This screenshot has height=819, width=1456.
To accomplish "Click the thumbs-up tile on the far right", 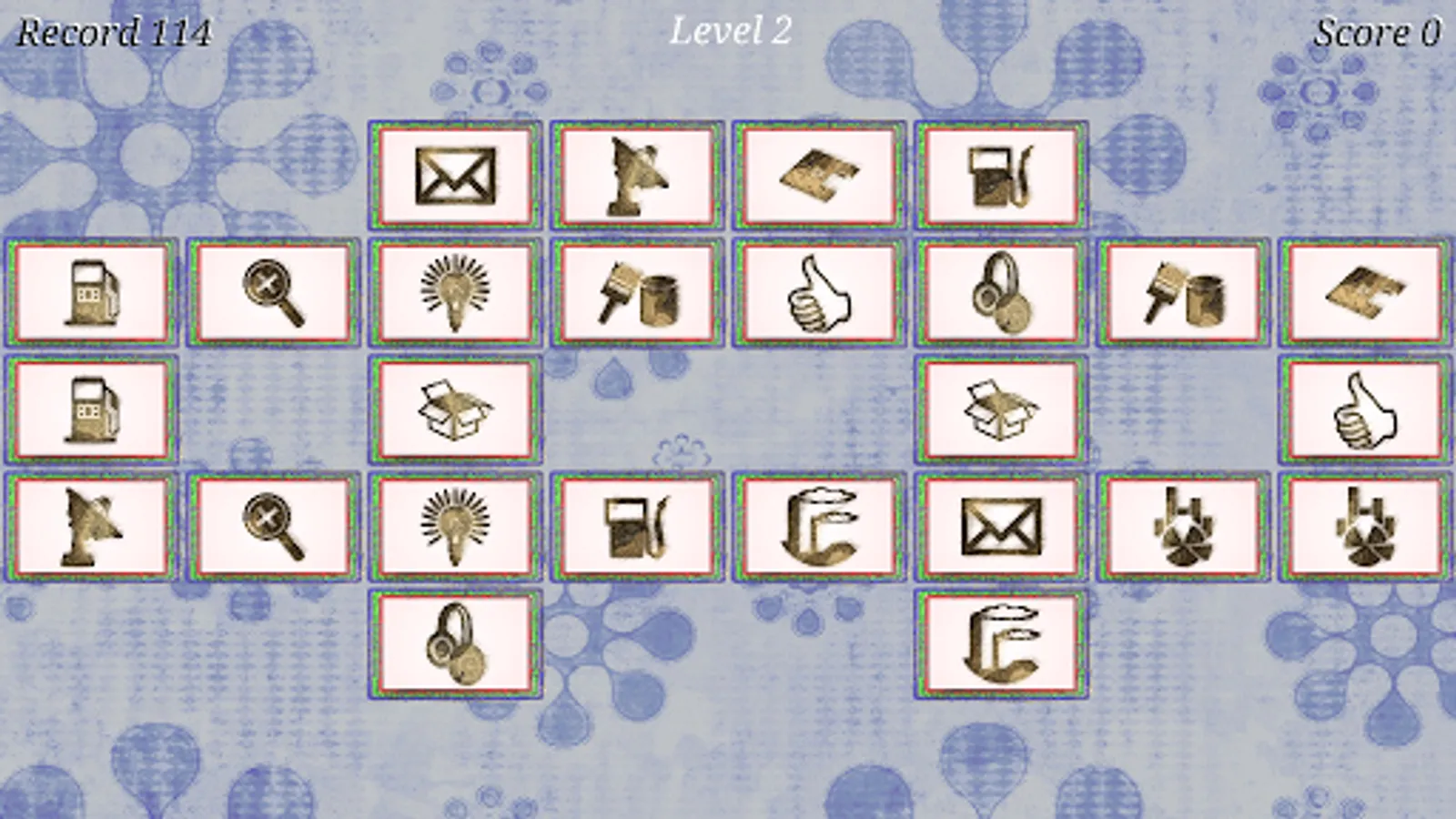I will click(1365, 408).
